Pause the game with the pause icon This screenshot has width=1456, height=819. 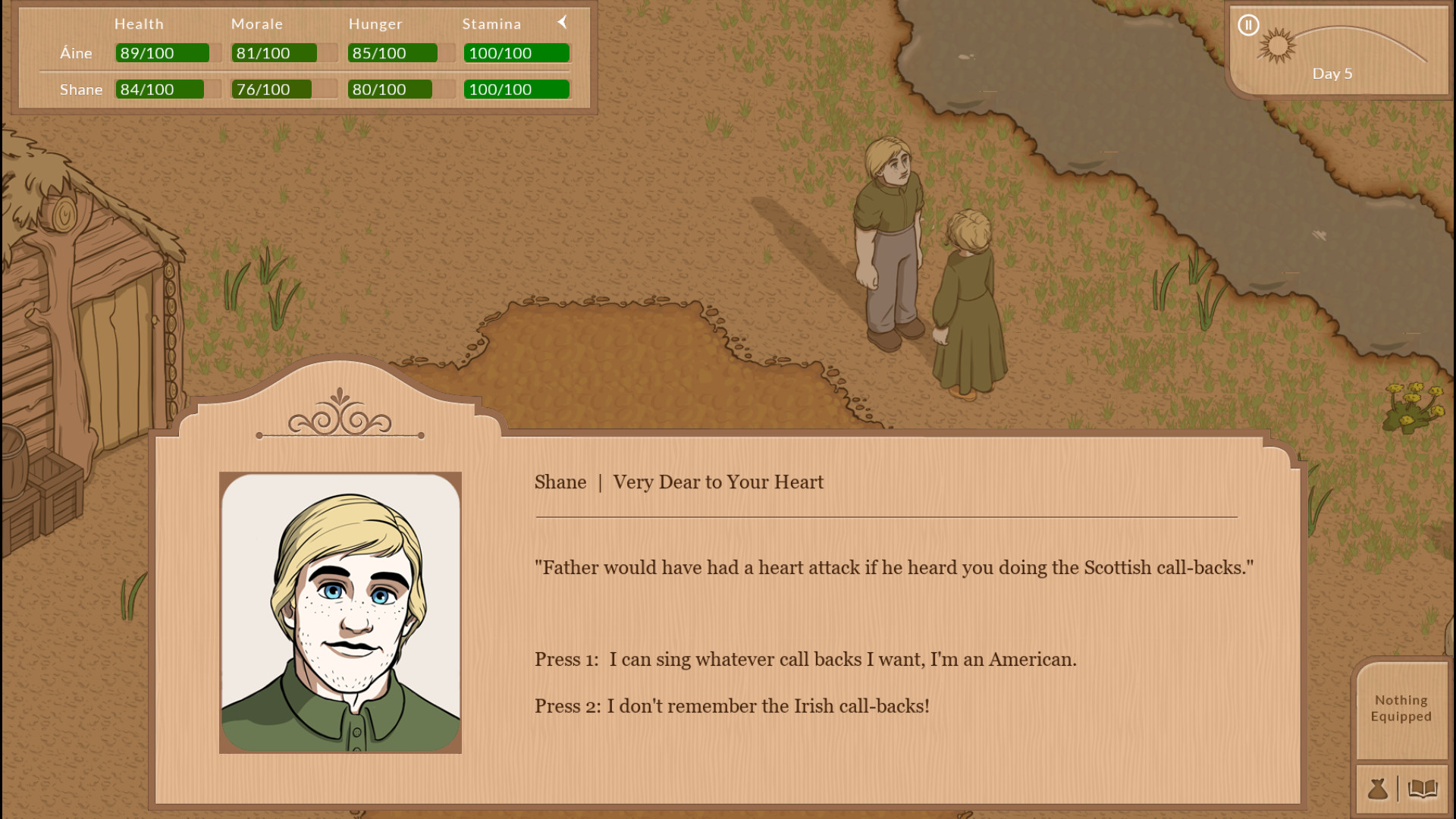(1249, 24)
